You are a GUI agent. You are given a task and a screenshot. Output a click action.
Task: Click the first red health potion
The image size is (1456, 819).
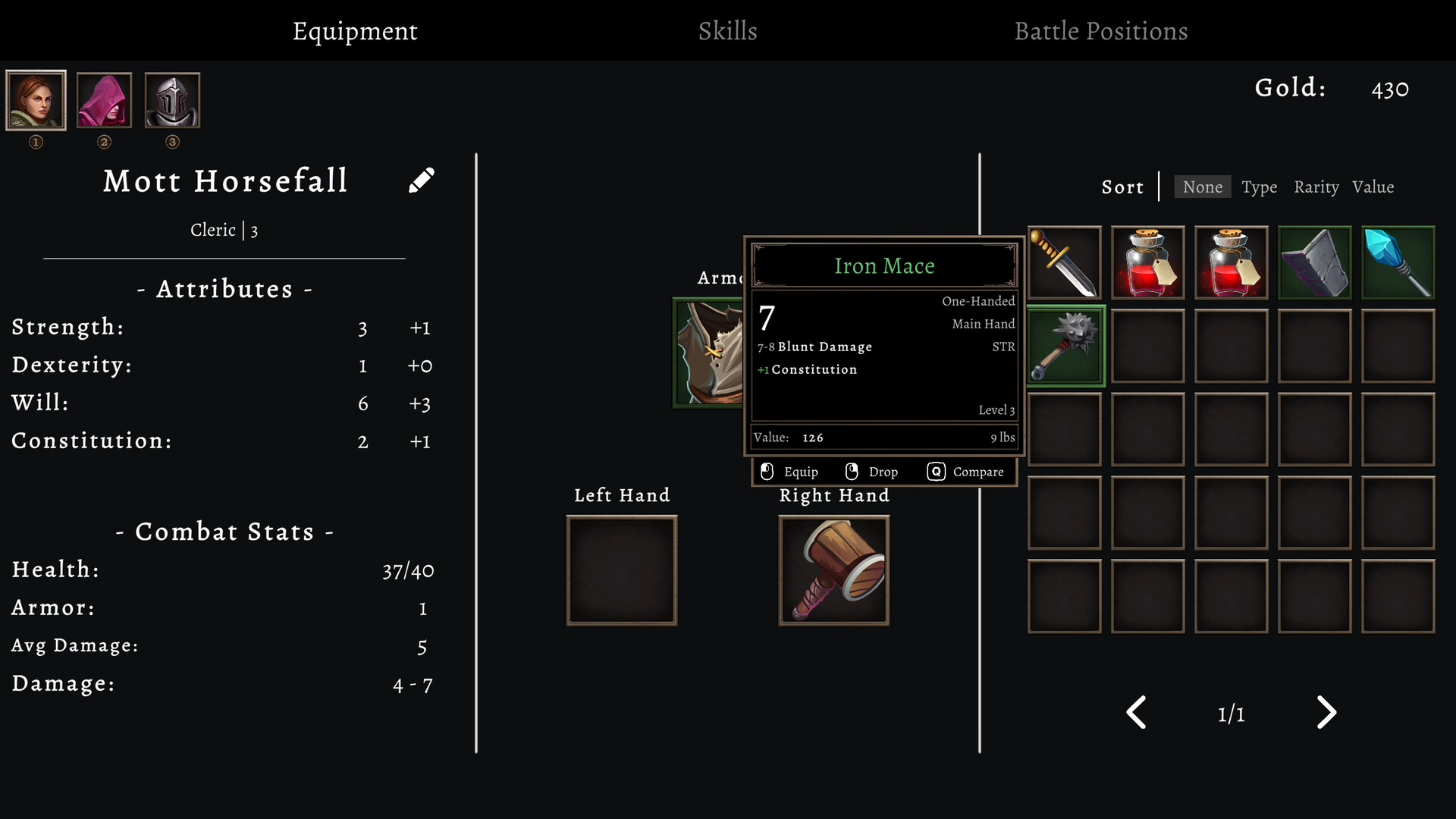(x=1147, y=262)
